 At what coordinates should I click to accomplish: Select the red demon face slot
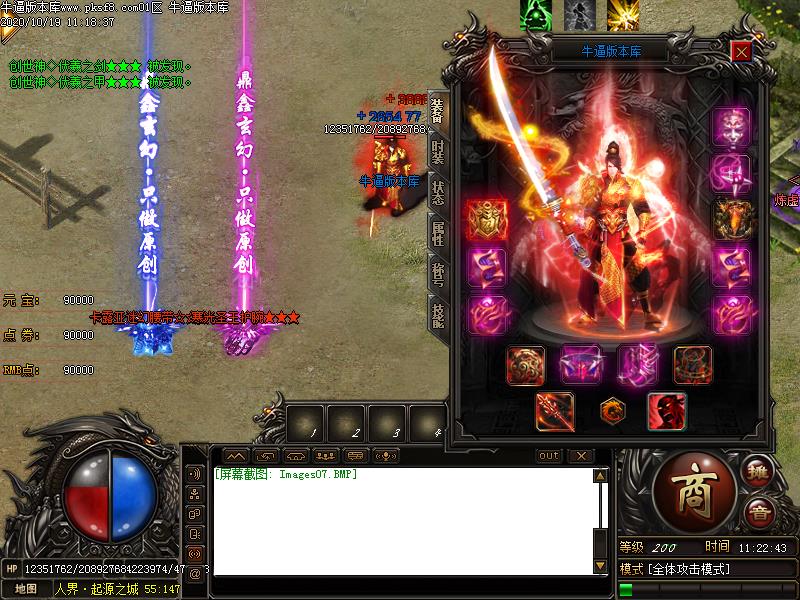click(x=667, y=411)
